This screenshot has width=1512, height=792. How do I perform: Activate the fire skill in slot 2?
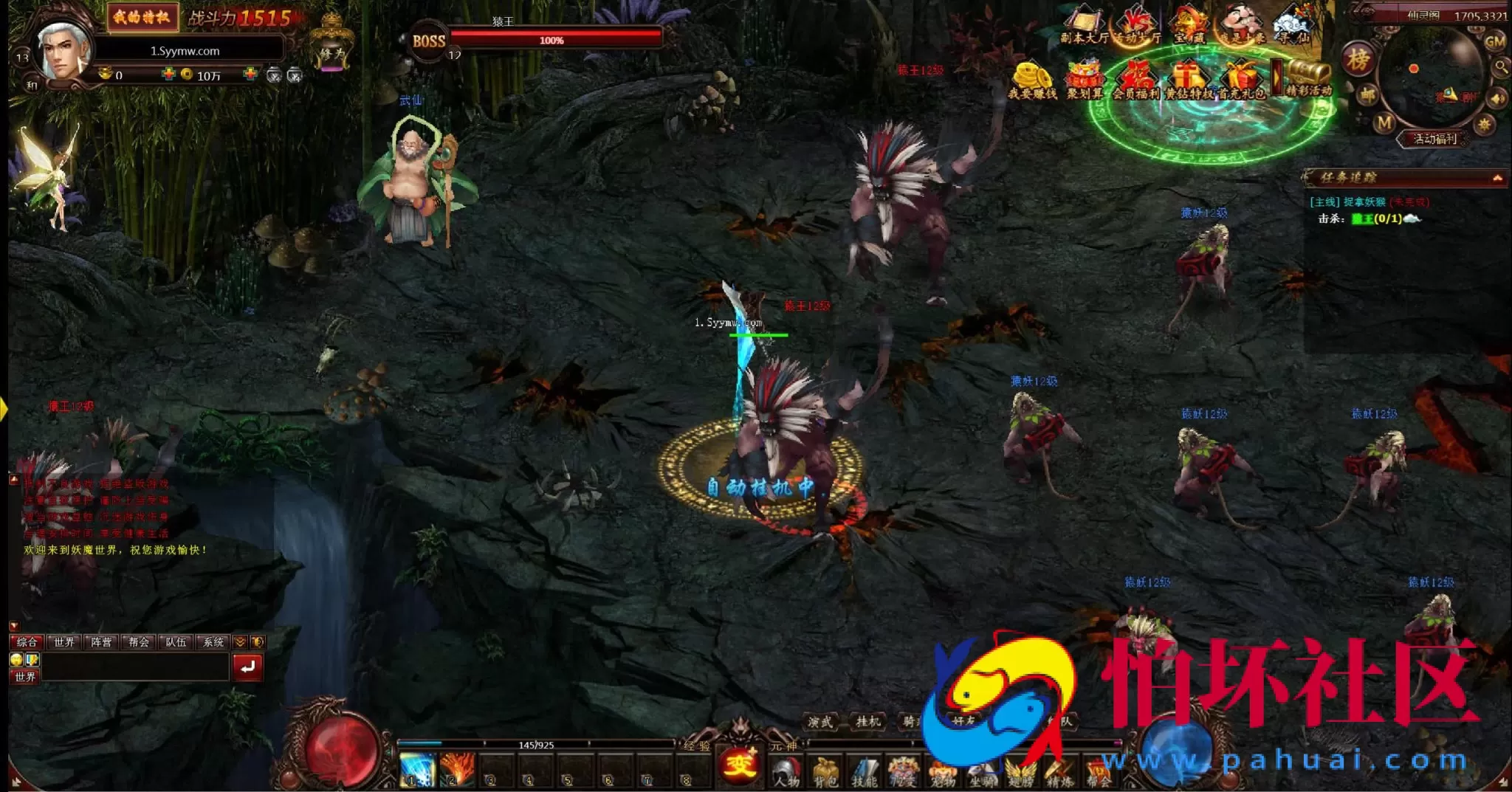pyautogui.click(x=456, y=769)
